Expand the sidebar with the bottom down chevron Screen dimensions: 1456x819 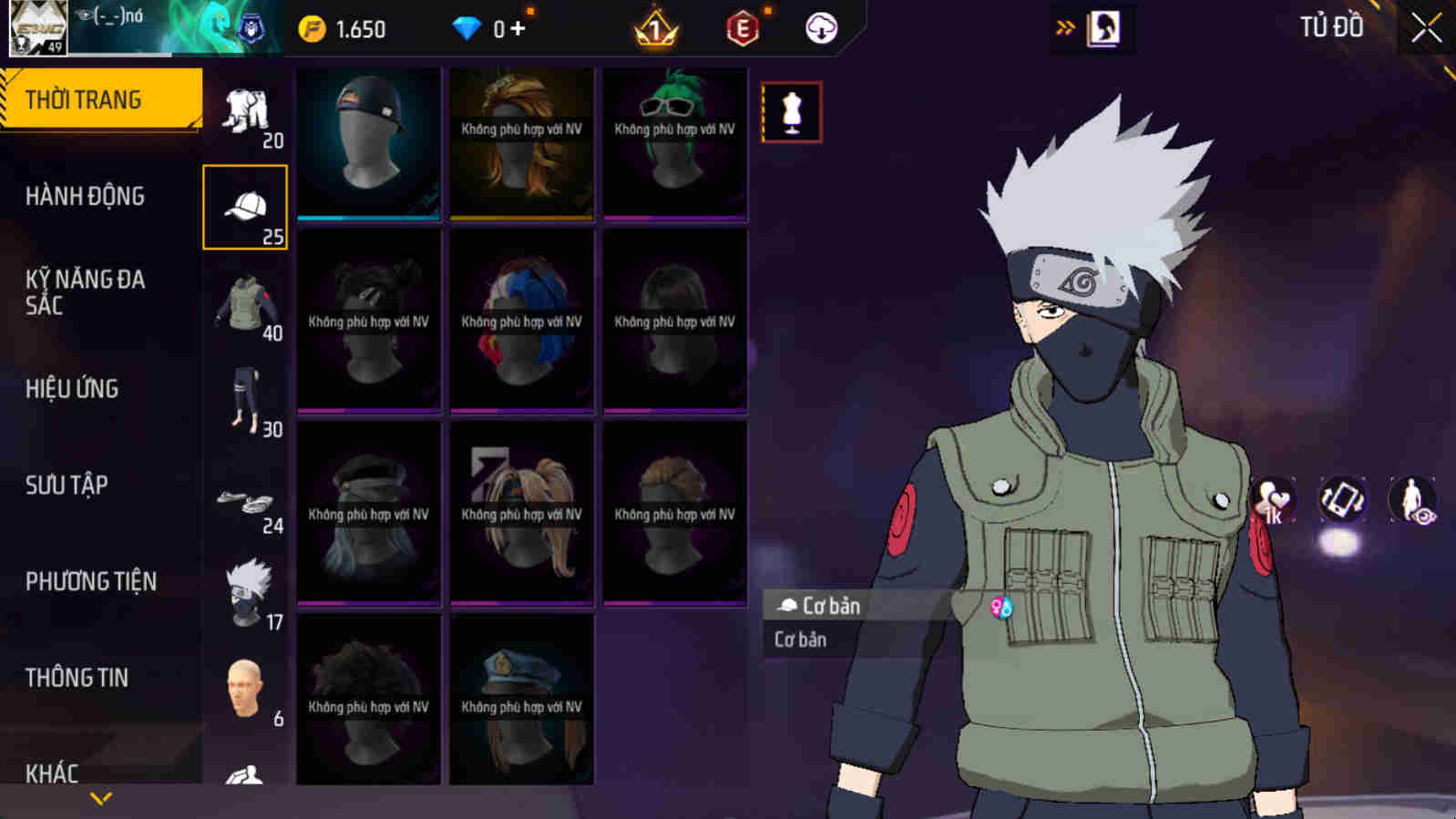100,799
